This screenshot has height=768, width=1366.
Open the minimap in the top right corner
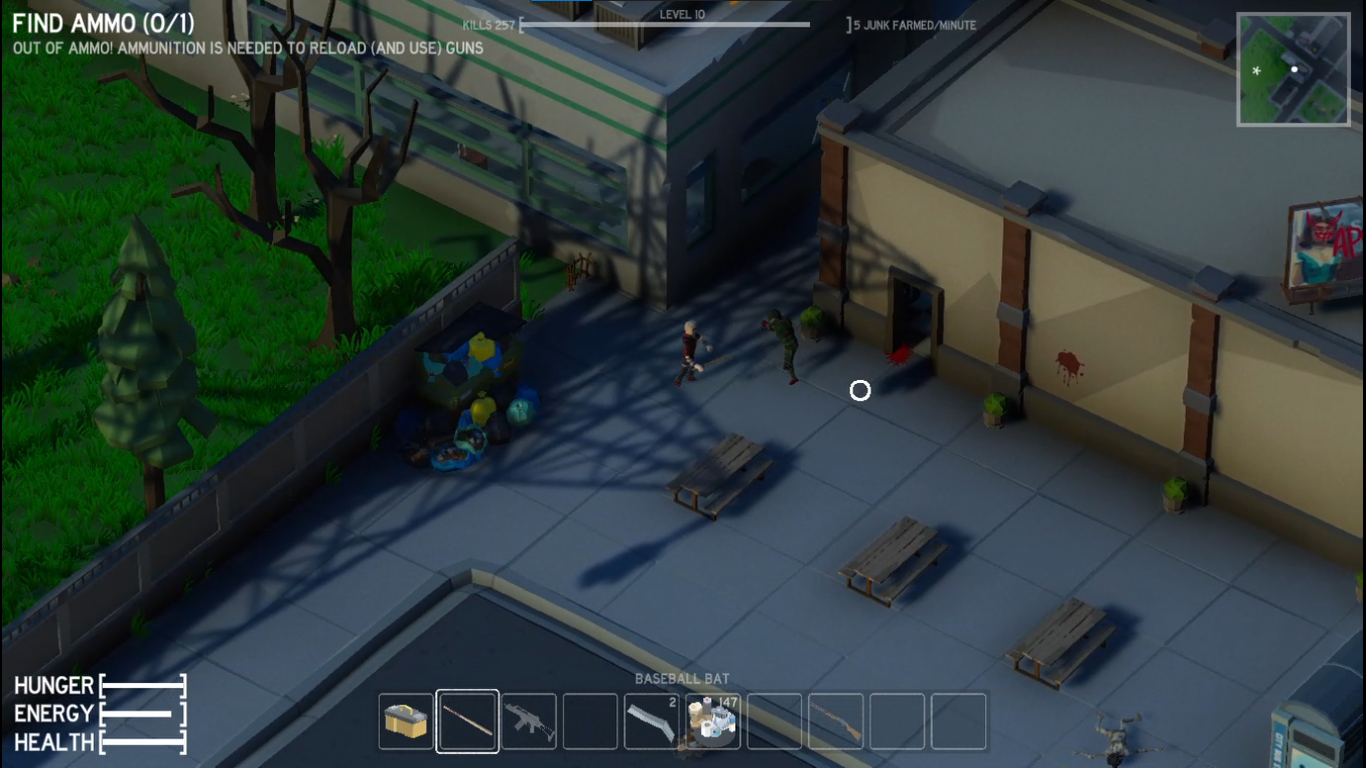point(1293,70)
